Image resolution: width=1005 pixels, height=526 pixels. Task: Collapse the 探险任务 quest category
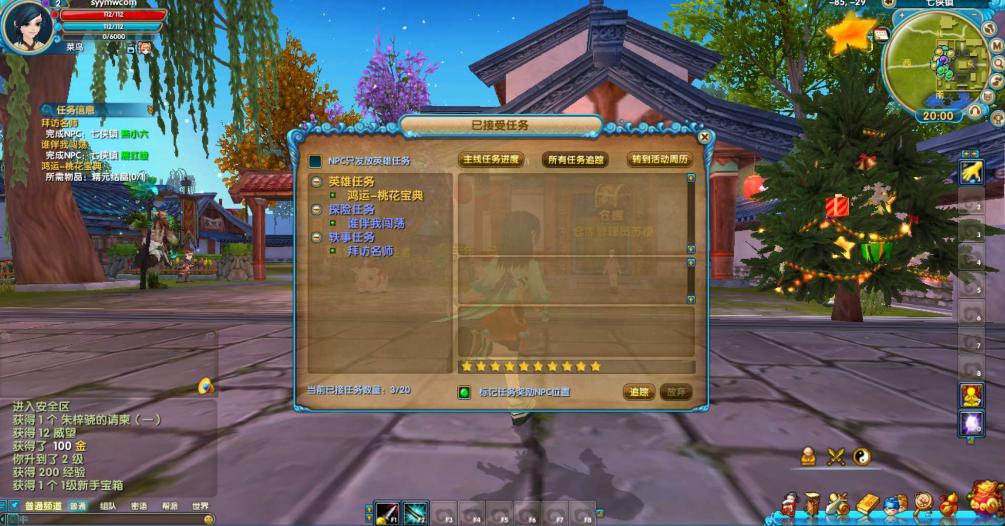pos(315,210)
